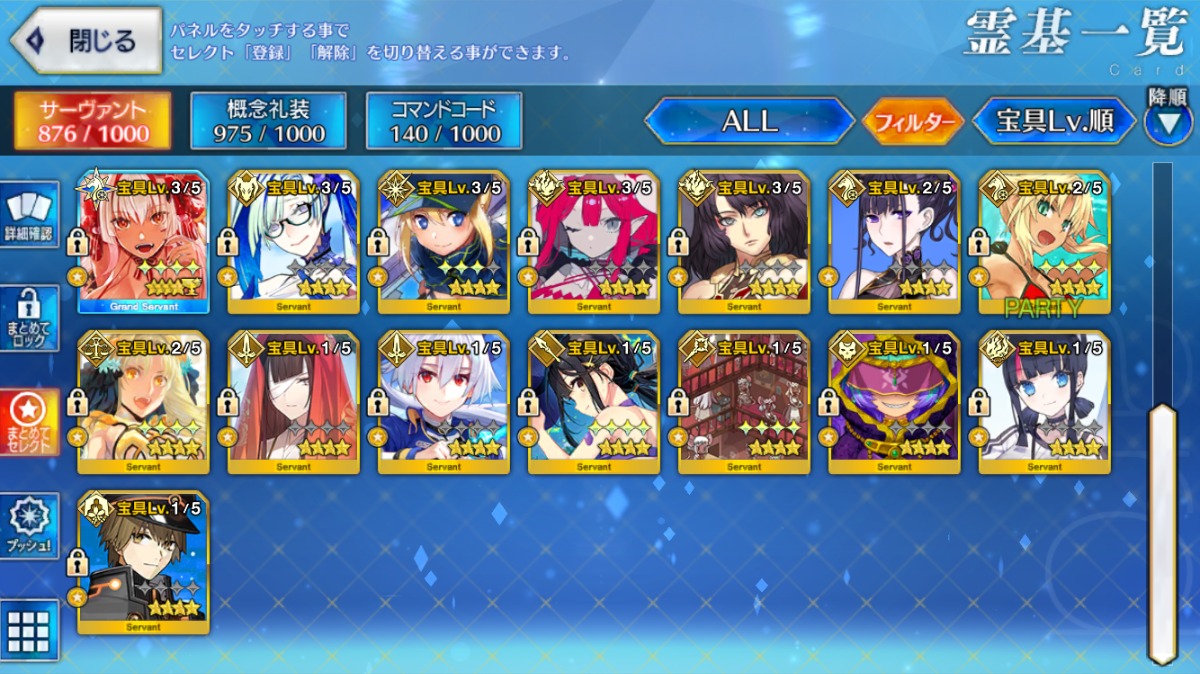
Task: Select the glasses-wearing servant card
Action: click(293, 242)
